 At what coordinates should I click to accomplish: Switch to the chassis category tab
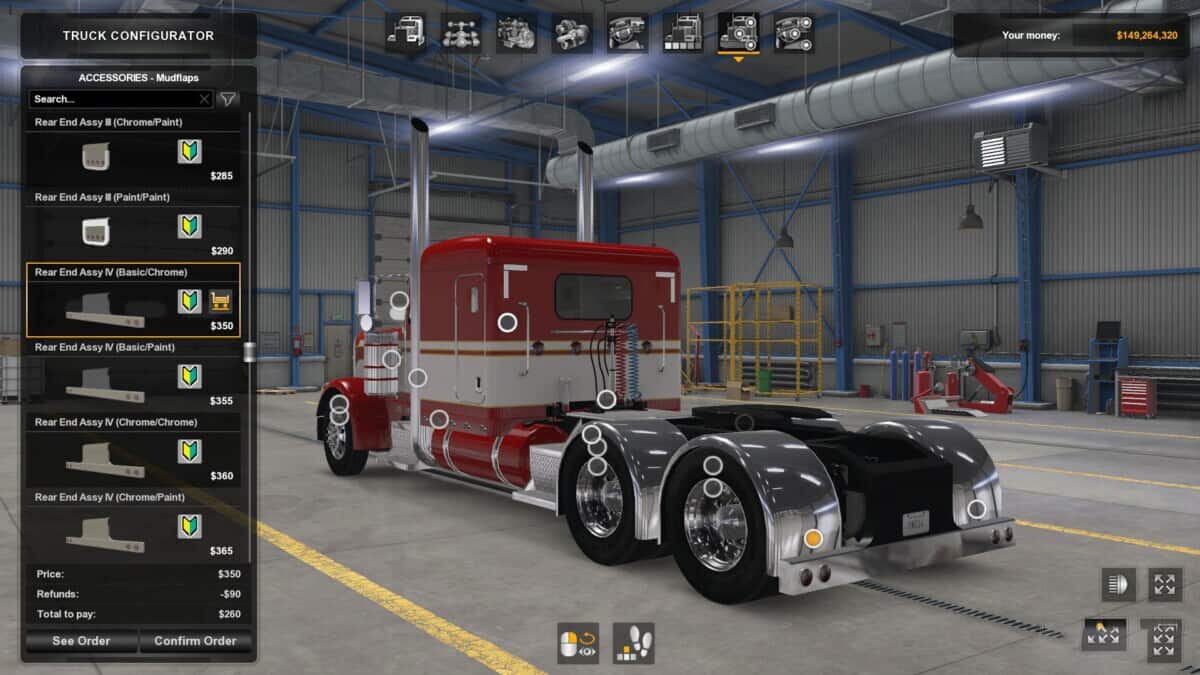461,33
